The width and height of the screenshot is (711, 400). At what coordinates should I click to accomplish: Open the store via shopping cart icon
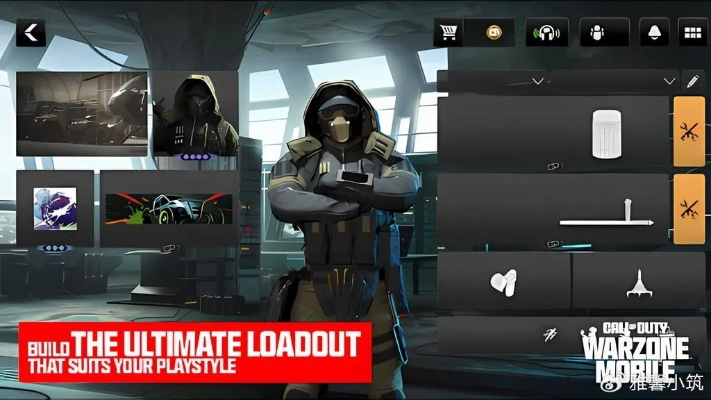[x=446, y=33]
